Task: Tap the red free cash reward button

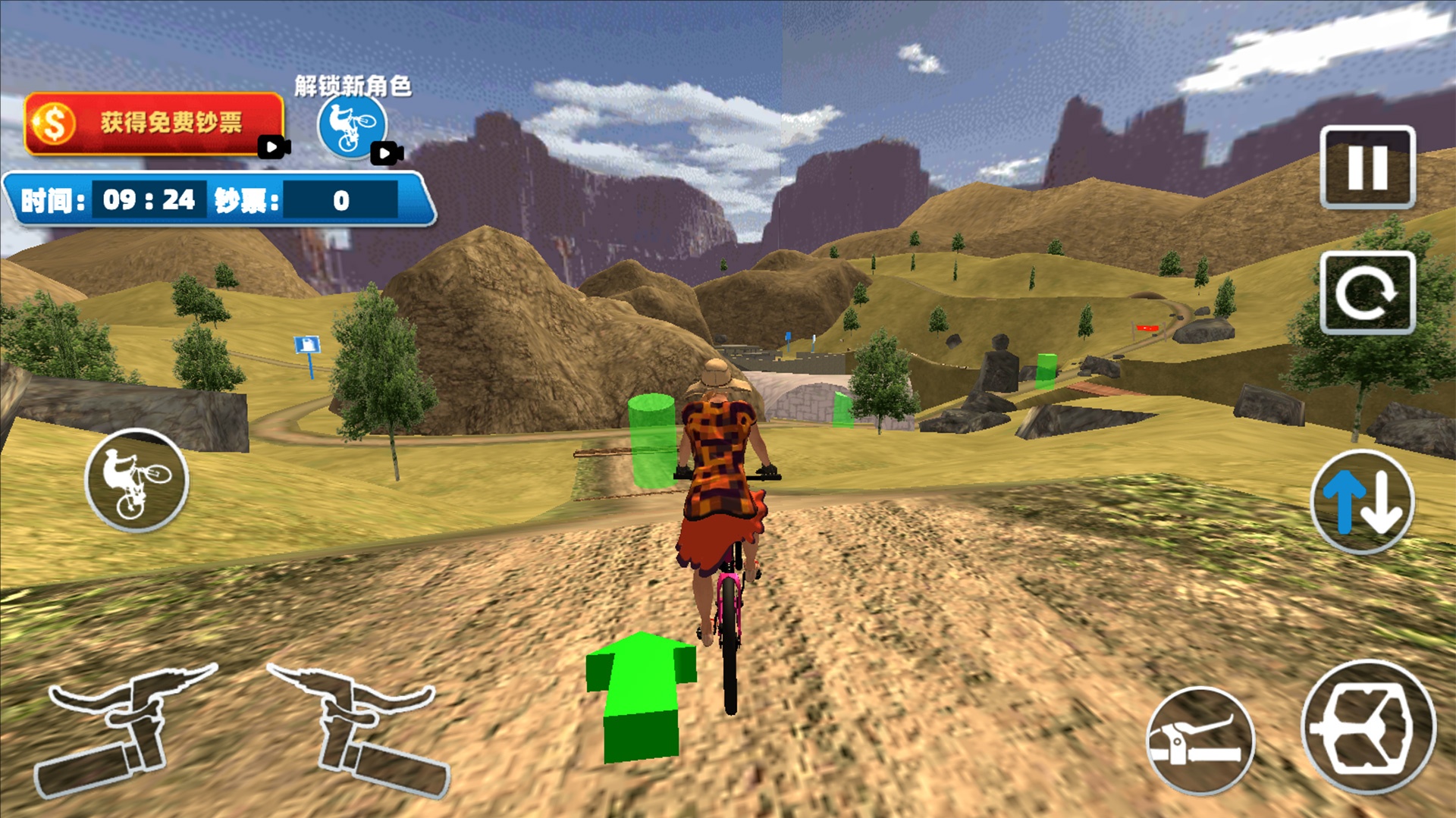Action: coord(155,123)
